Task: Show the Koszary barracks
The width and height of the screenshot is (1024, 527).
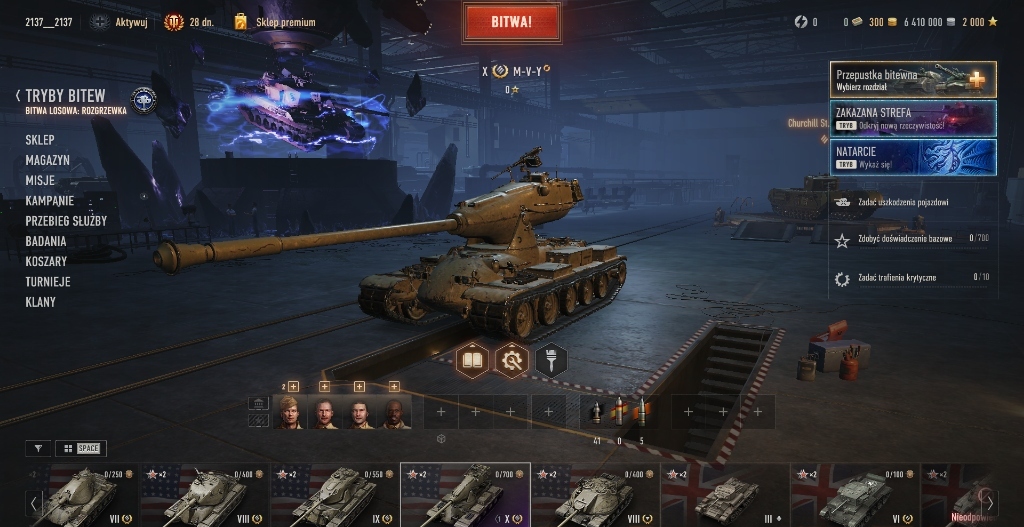Action: tap(46, 261)
